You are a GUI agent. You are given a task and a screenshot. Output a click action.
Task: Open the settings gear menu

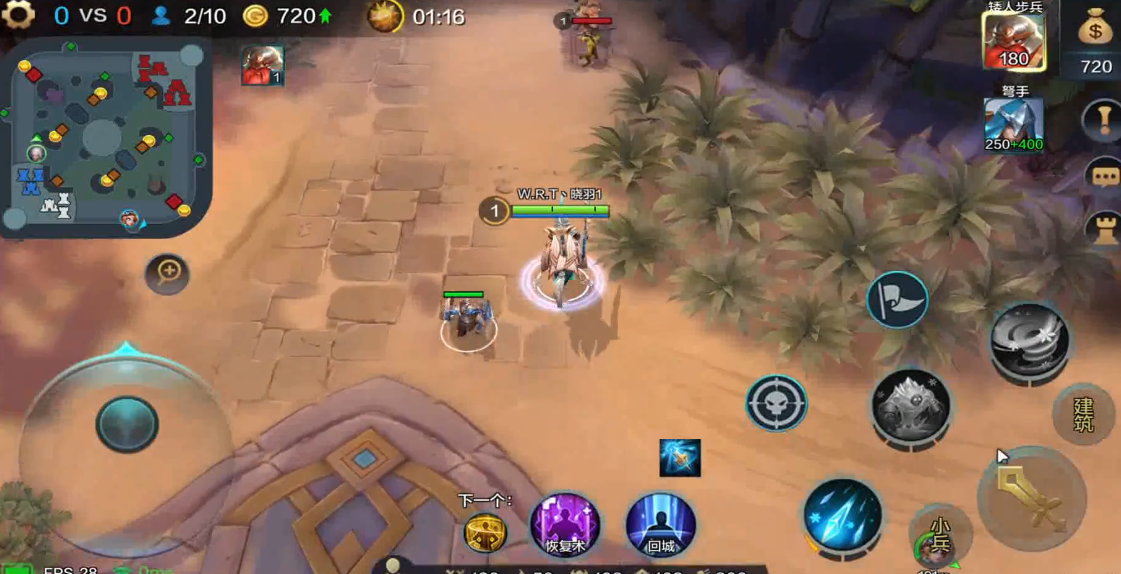click(18, 14)
